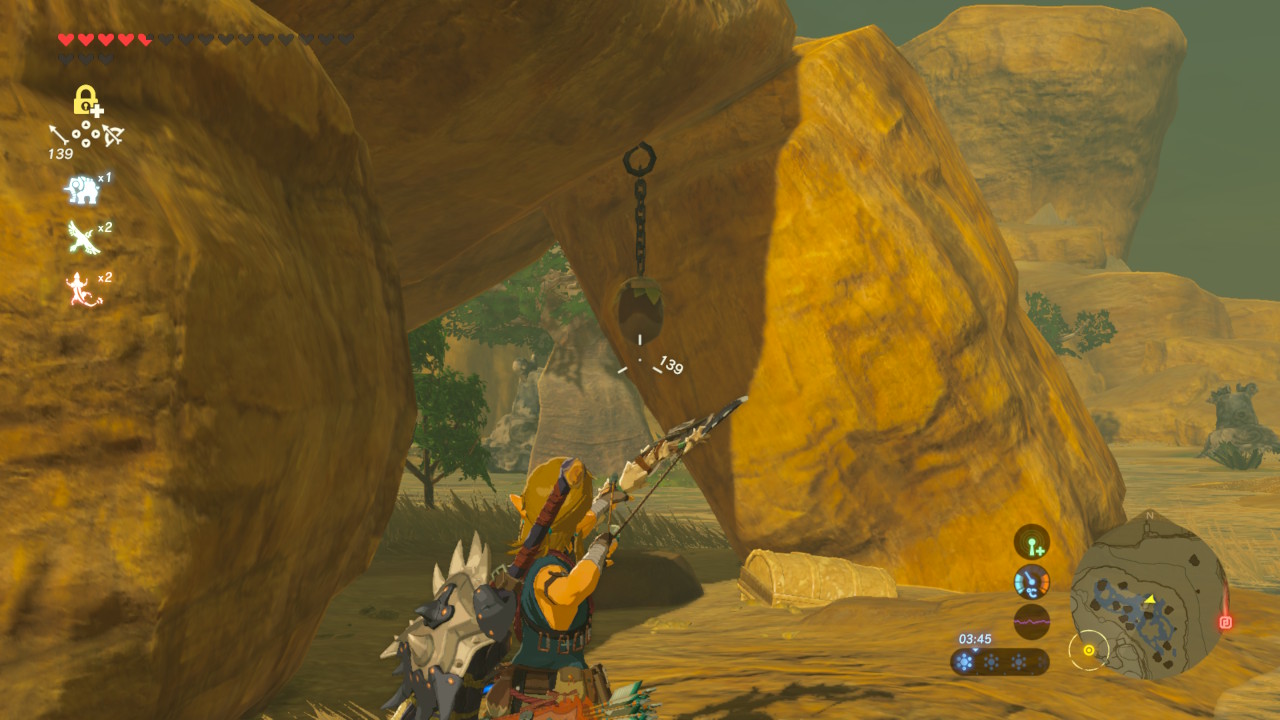Activate the lizard champion ability icon
The height and width of the screenshot is (720, 1280).
(82, 289)
